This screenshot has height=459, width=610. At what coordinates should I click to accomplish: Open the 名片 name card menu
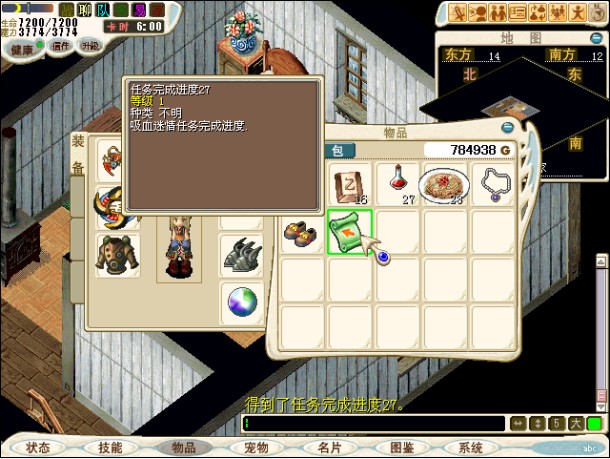(330, 448)
